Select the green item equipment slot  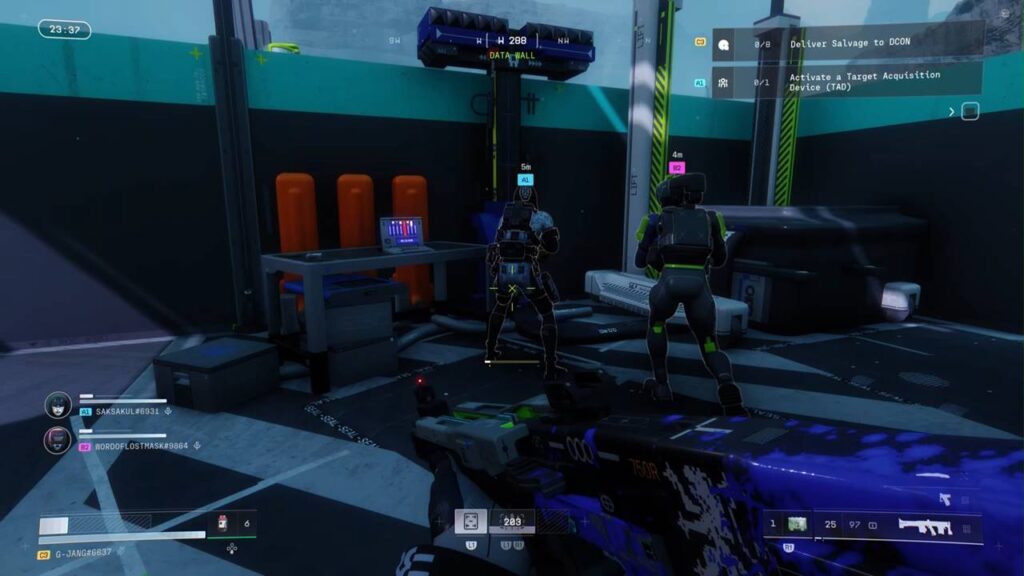797,524
